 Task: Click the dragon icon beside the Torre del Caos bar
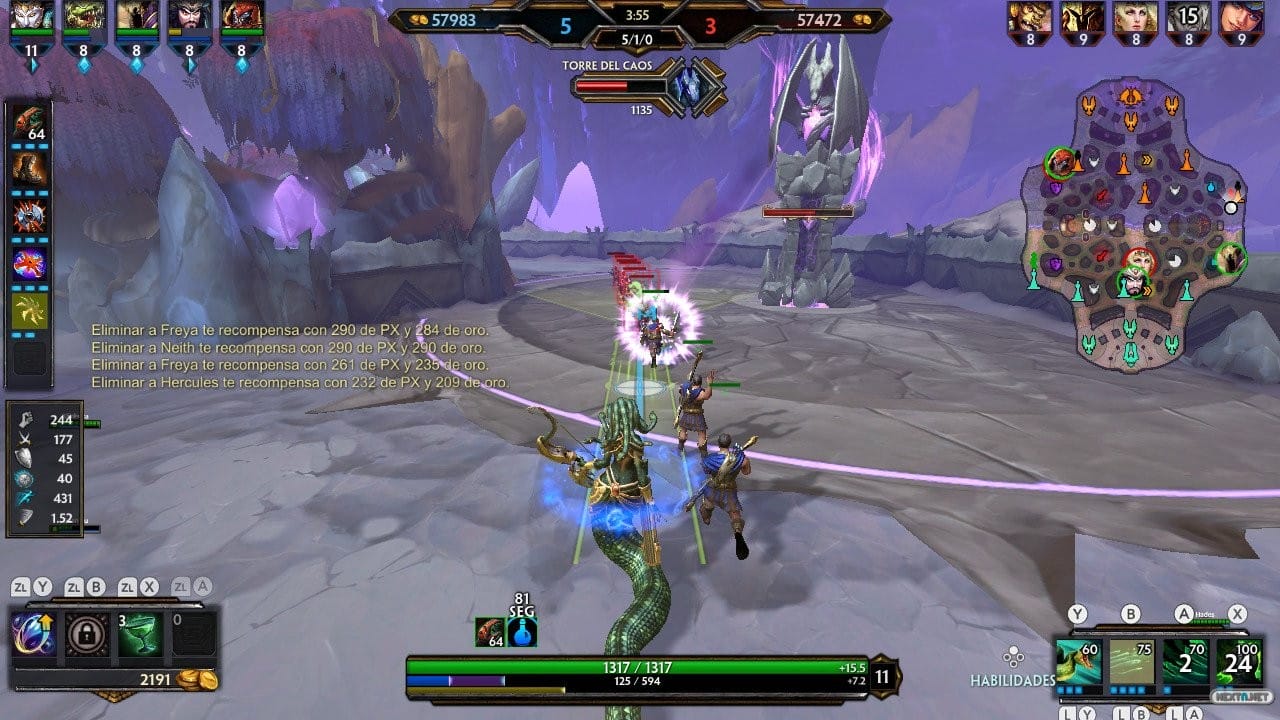point(689,88)
